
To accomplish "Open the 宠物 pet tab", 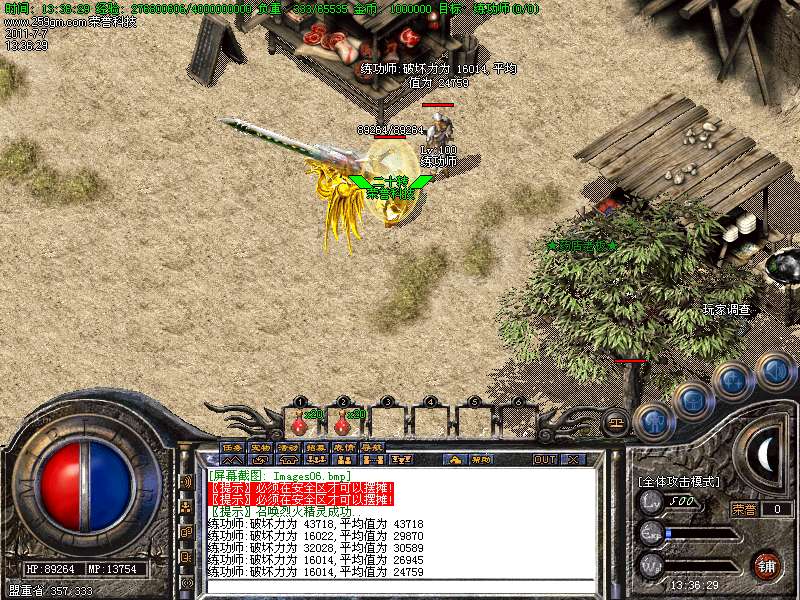I will pos(261,447).
